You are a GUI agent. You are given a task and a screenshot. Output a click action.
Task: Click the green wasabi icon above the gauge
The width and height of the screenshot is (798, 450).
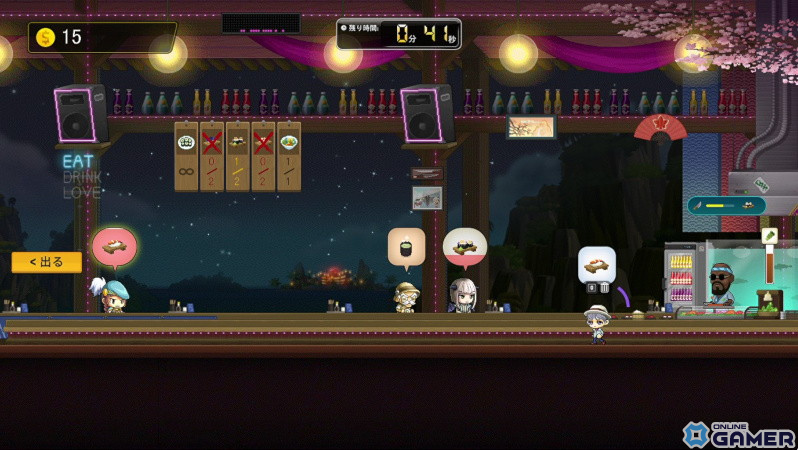(770, 236)
